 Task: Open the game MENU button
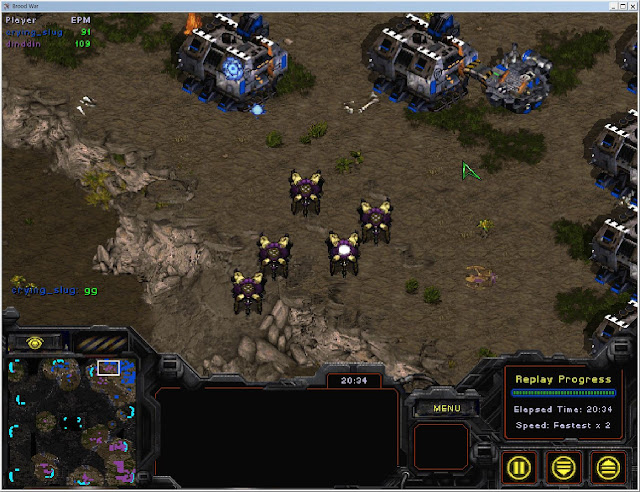pos(446,408)
